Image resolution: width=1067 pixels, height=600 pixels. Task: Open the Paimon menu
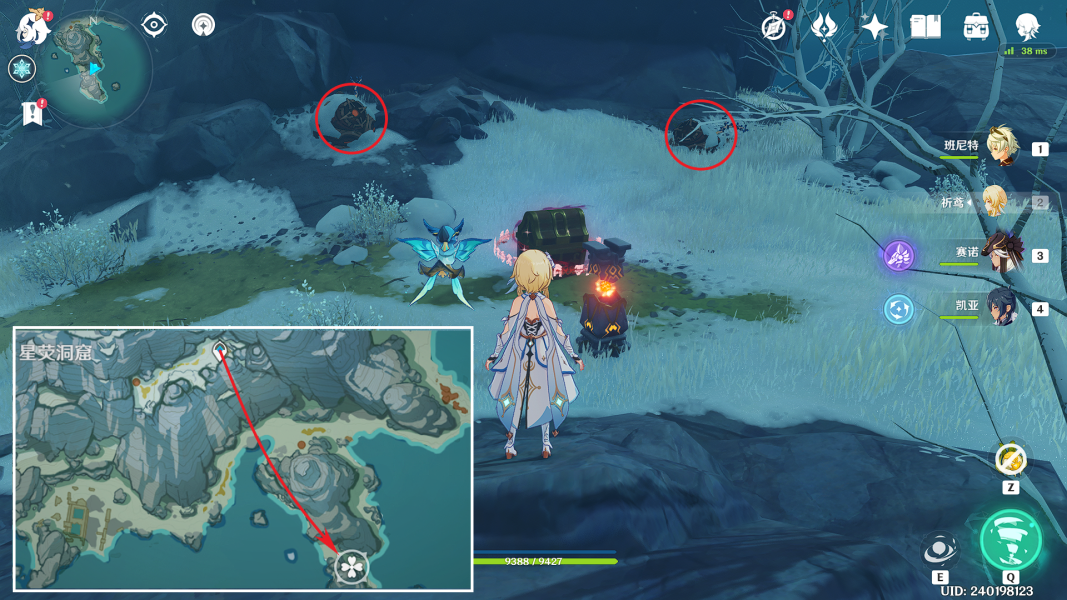pyautogui.click(x=33, y=29)
